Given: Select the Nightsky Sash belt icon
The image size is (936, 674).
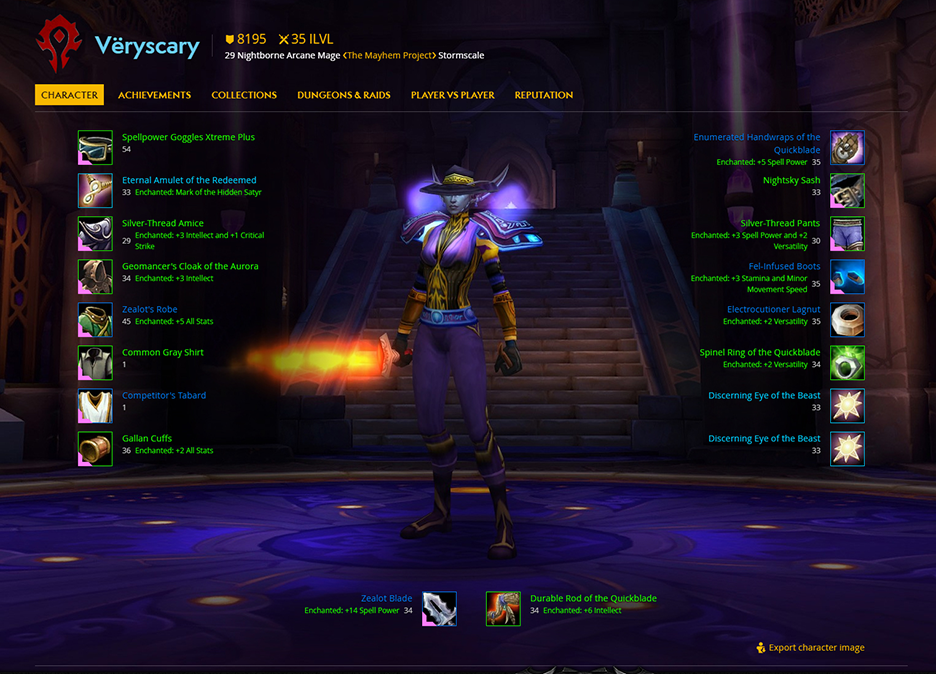Looking at the screenshot, I should coord(847,190).
